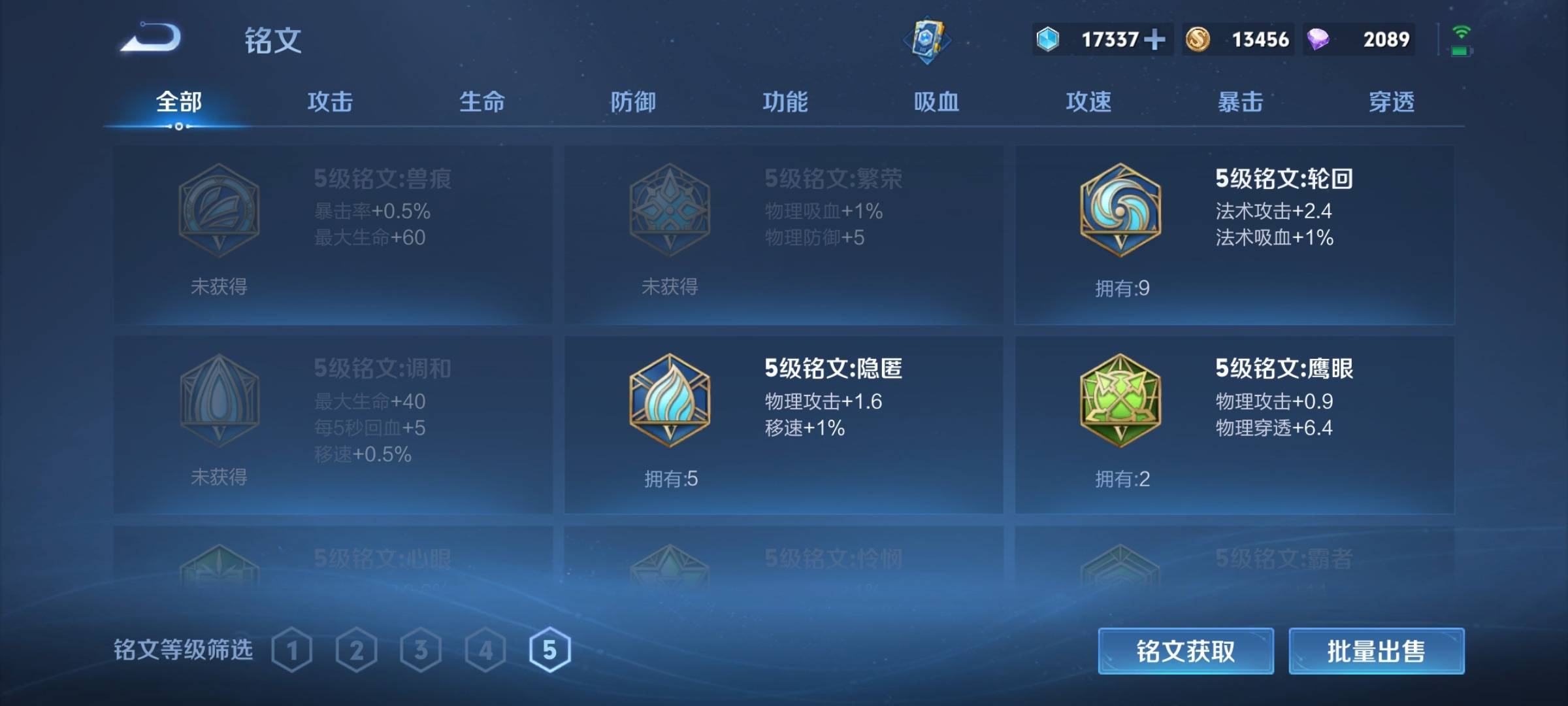Switch to the 攻击 tab
1568x706 pixels.
pyautogui.click(x=330, y=103)
